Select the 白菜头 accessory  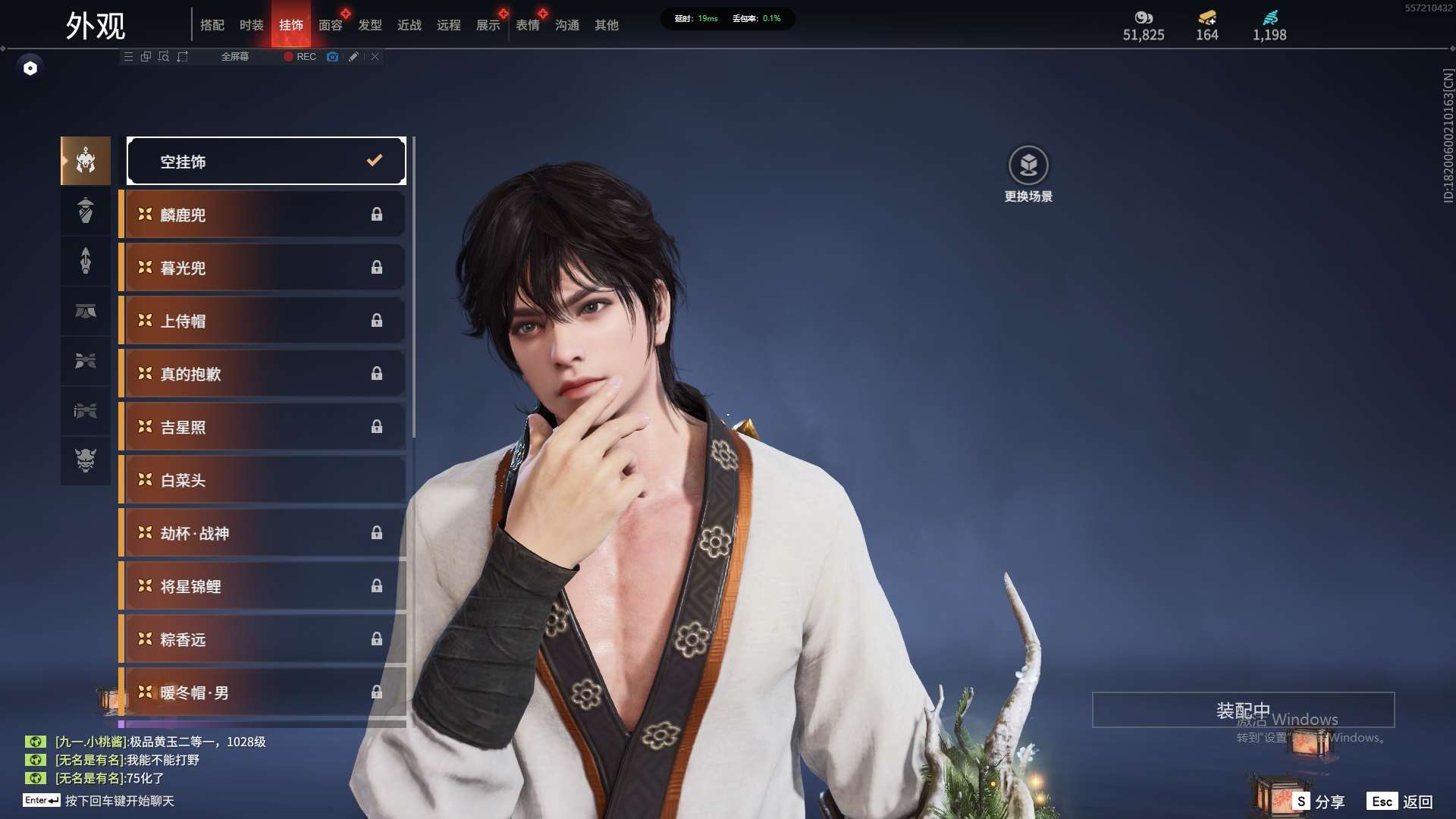[263, 480]
